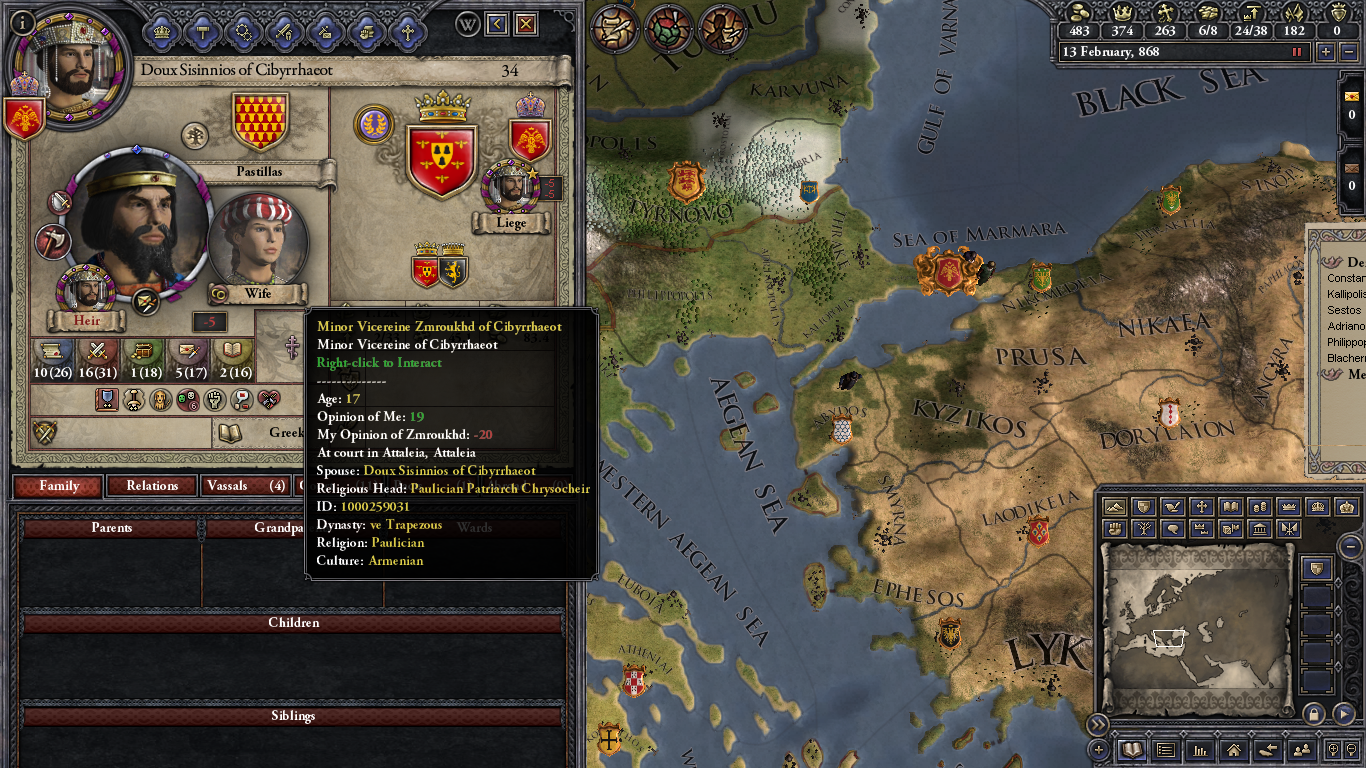Screen dimensions: 1366x768
Task: Open the Religion screen with the cross icon
Action: [406, 31]
